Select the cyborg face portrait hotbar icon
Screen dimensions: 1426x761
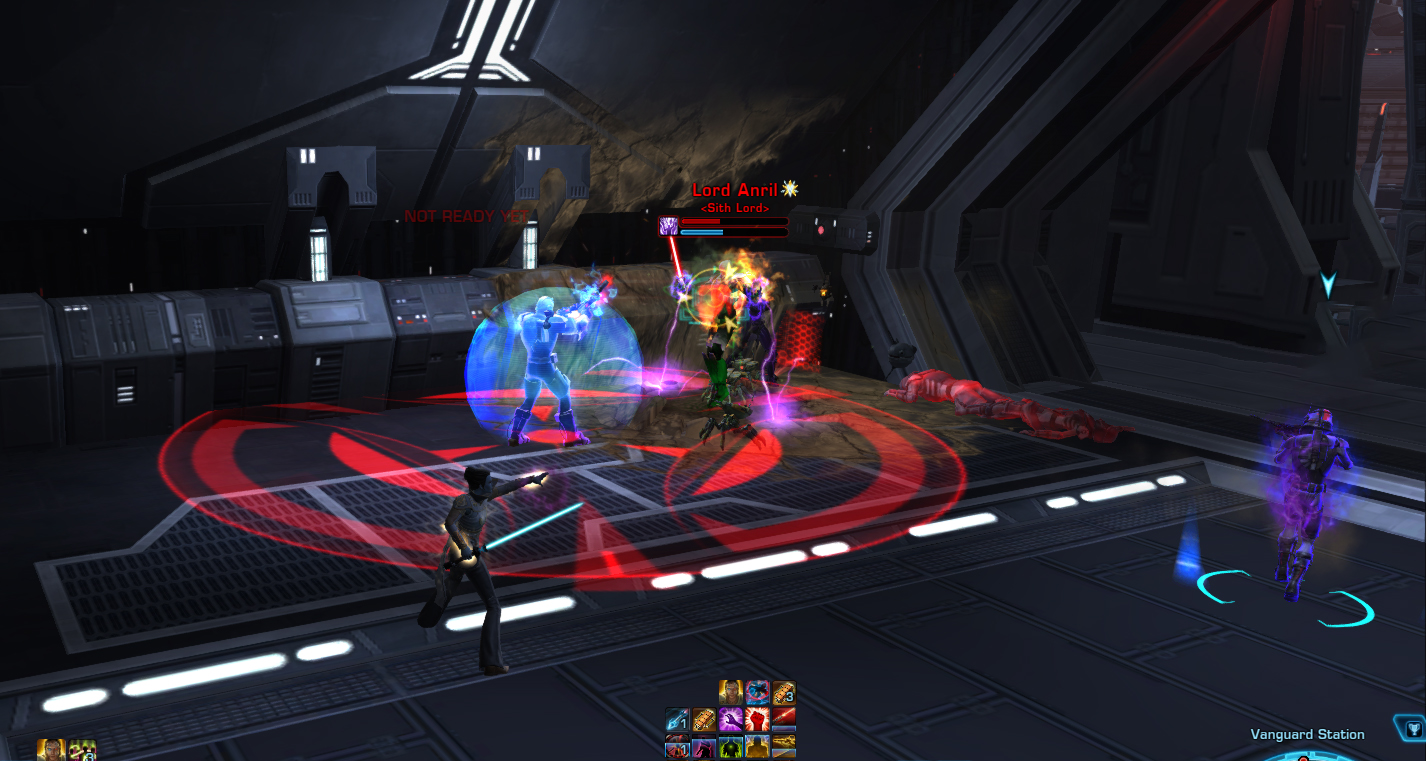pyautogui.click(x=731, y=692)
